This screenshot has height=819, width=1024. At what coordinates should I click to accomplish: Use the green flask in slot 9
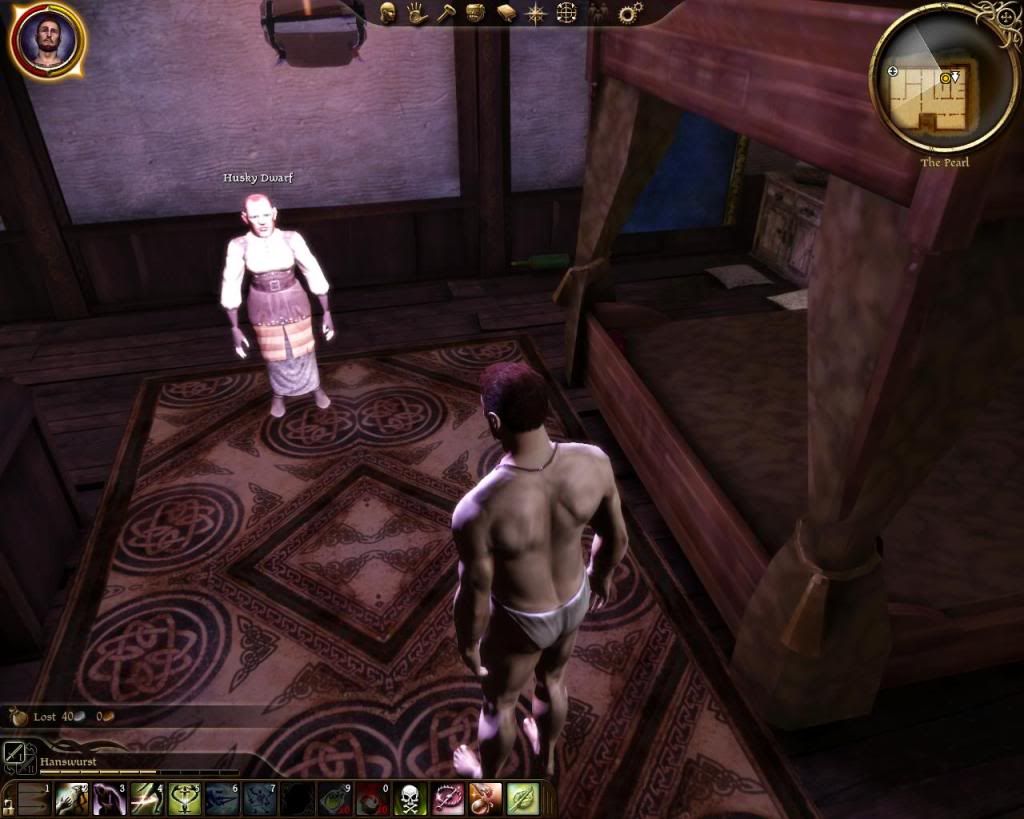(x=334, y=799)
